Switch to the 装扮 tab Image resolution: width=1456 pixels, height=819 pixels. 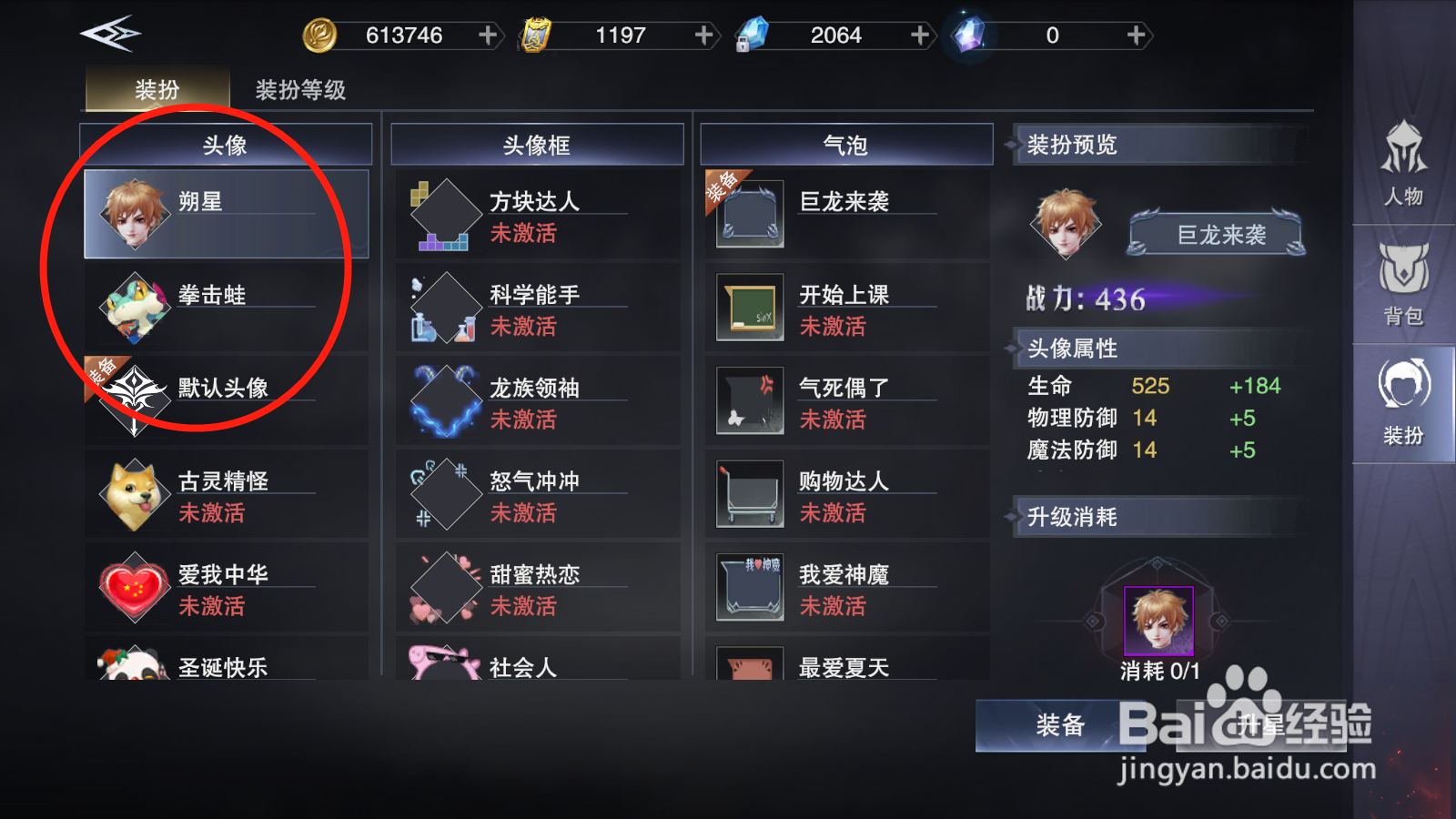156,90
